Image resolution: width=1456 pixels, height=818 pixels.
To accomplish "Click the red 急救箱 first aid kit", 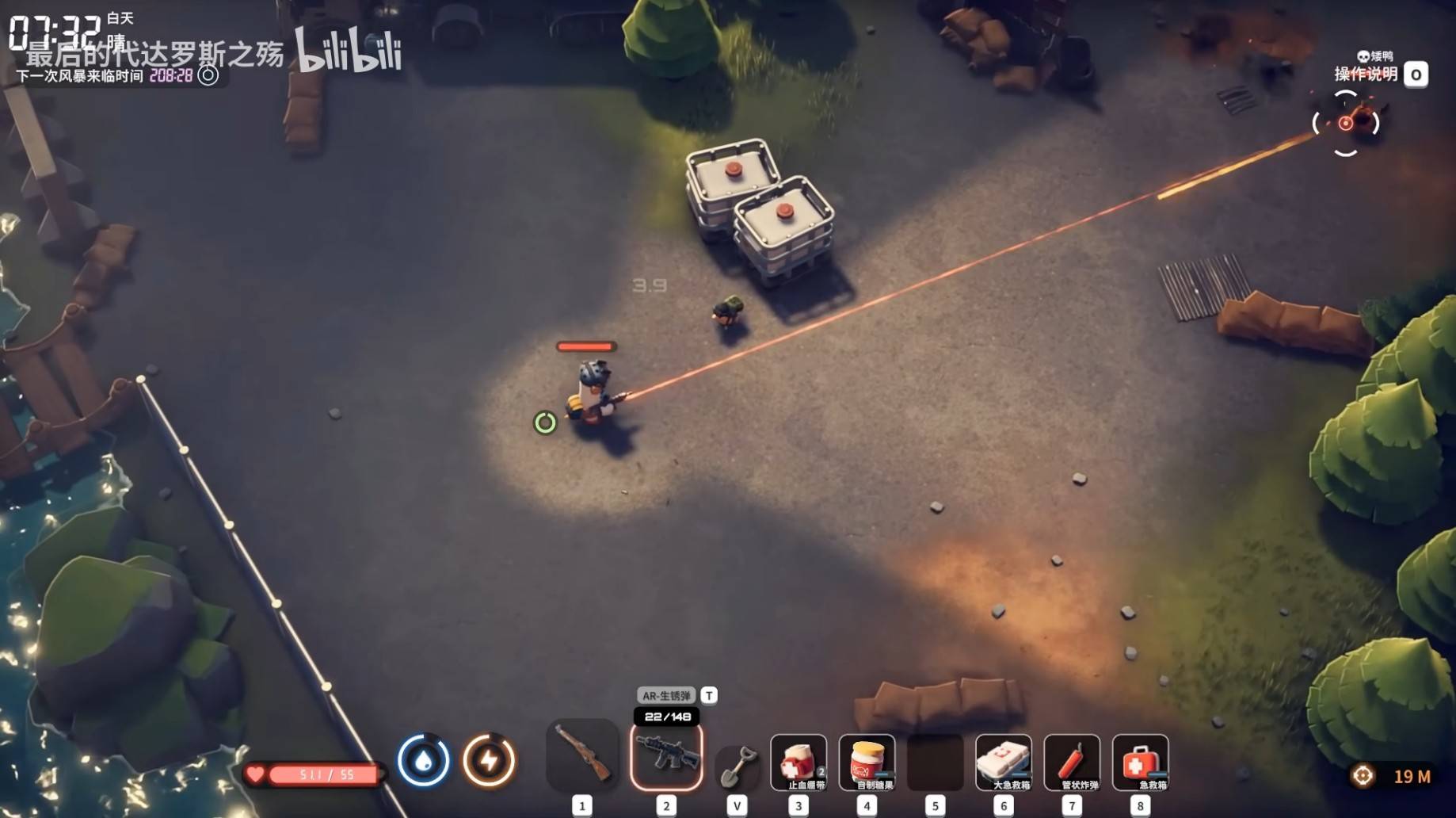I will [x=1140, y=762].
